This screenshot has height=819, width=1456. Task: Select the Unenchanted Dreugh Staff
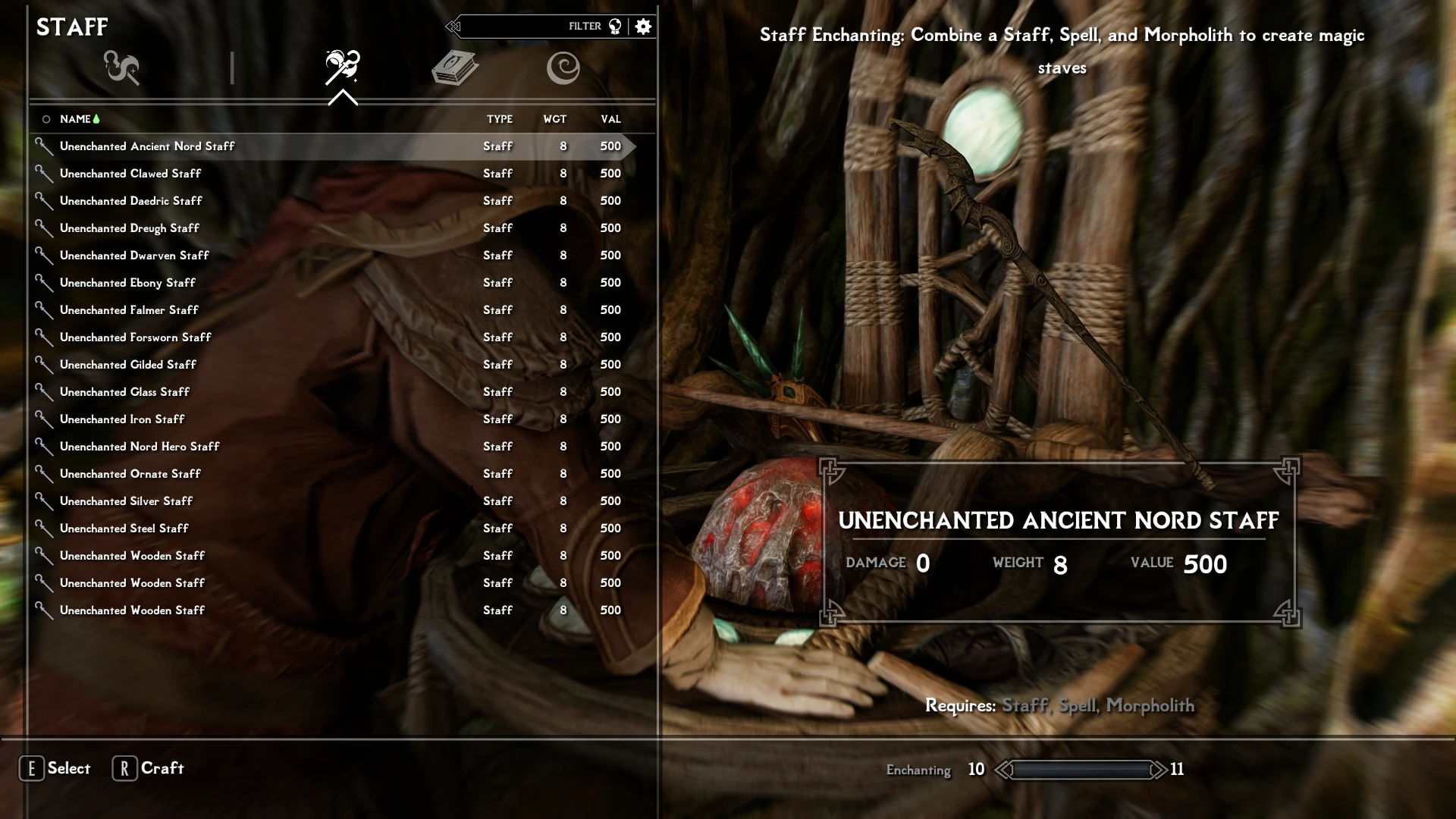[130, 228]
